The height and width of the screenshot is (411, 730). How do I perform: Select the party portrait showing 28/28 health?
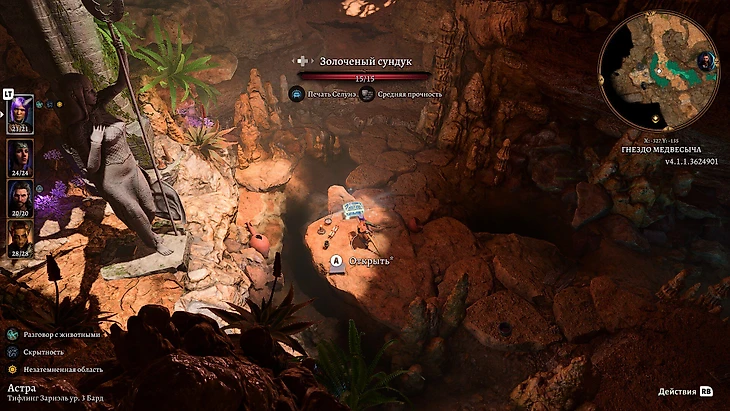click(22, 237)
